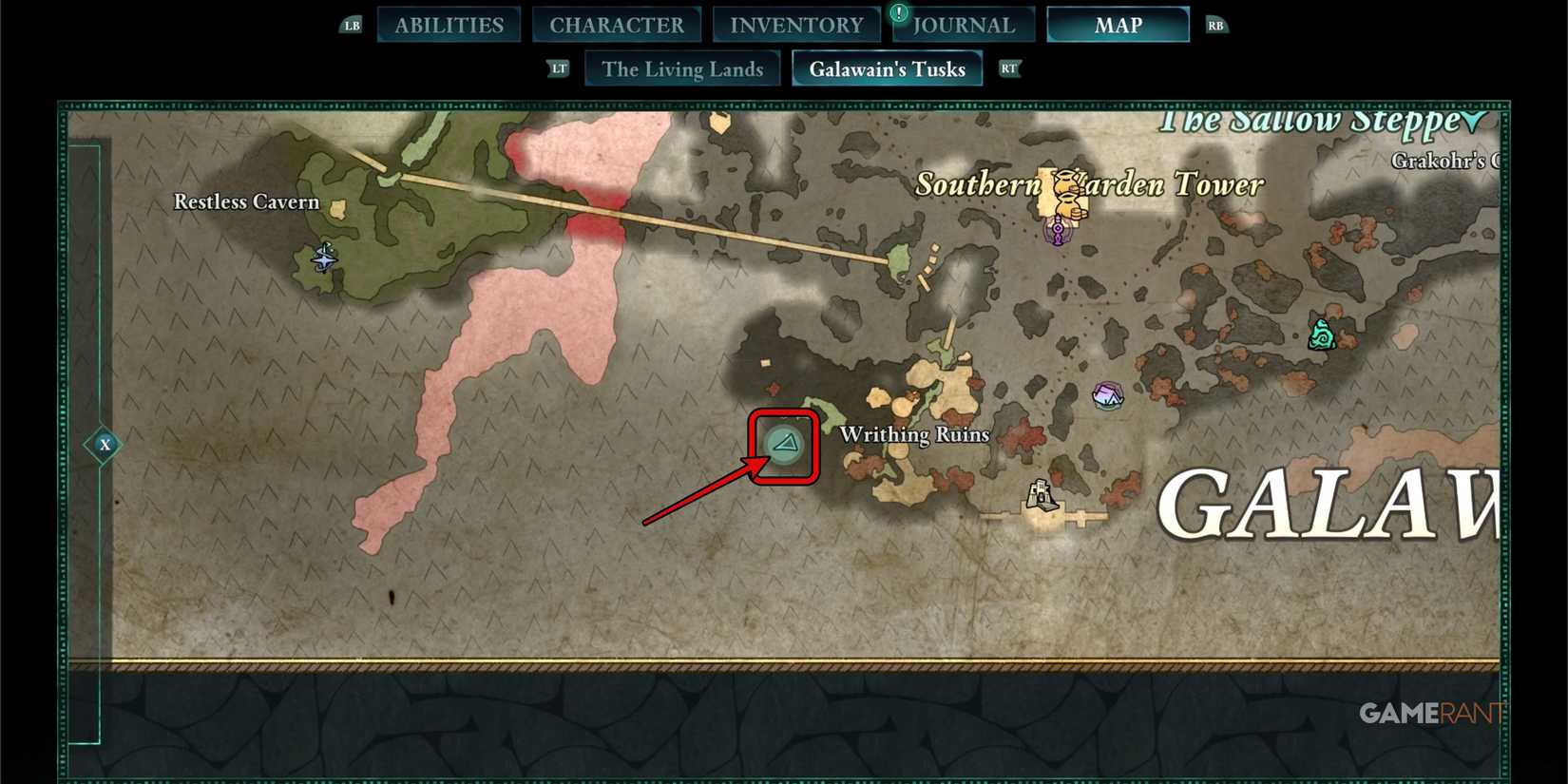Screen dimensions: 1568x784
Task: Select the CHARACTER menu item
Action: point(617,24)
